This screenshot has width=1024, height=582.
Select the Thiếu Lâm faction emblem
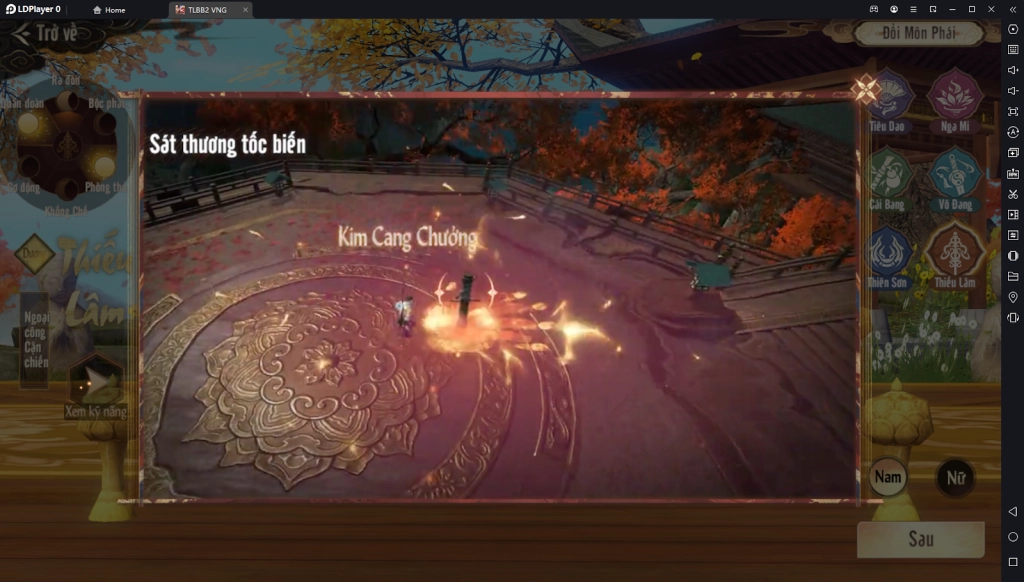954,254
